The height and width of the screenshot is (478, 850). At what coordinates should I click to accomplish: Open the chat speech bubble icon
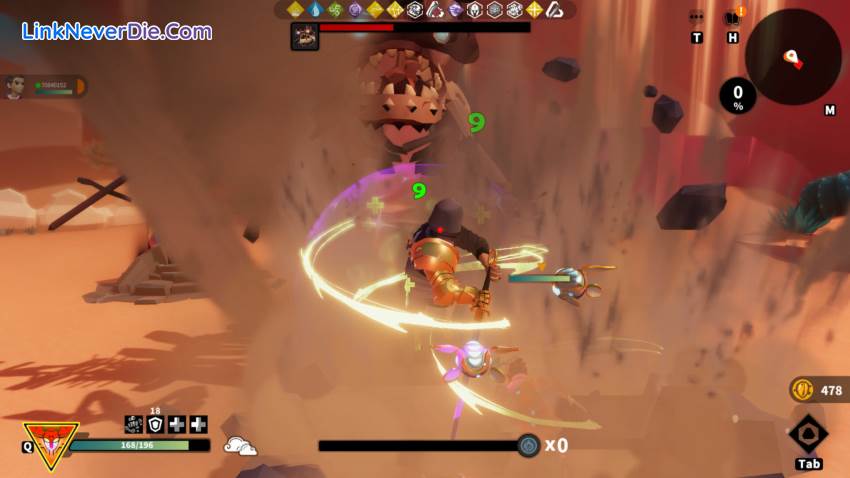click(x=696, y=18)
